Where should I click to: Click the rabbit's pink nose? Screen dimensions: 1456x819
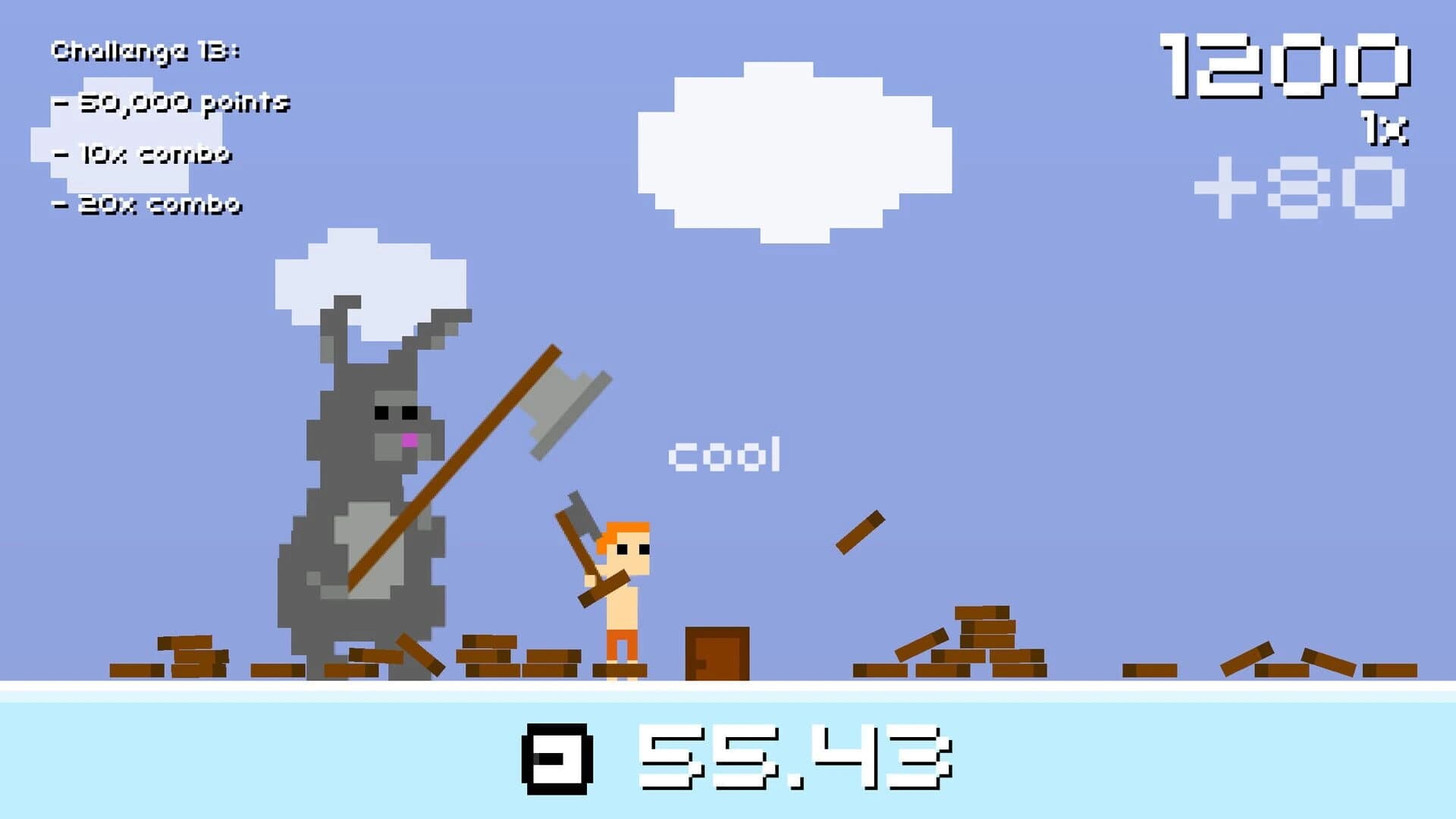point(409,438)
